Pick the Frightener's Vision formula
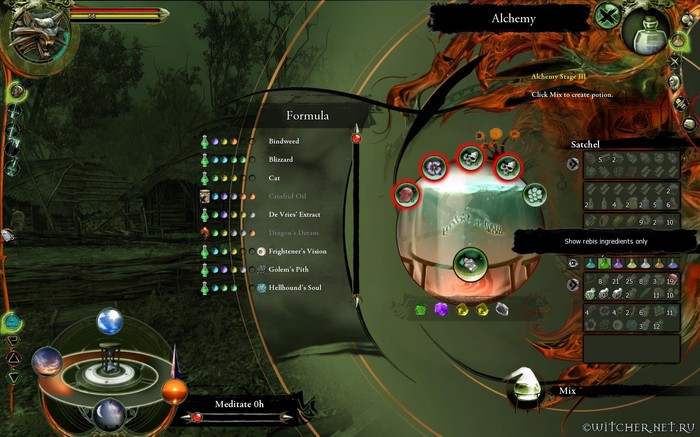The width and height of the screenshot is (700, 437). [x=298, y=251]
